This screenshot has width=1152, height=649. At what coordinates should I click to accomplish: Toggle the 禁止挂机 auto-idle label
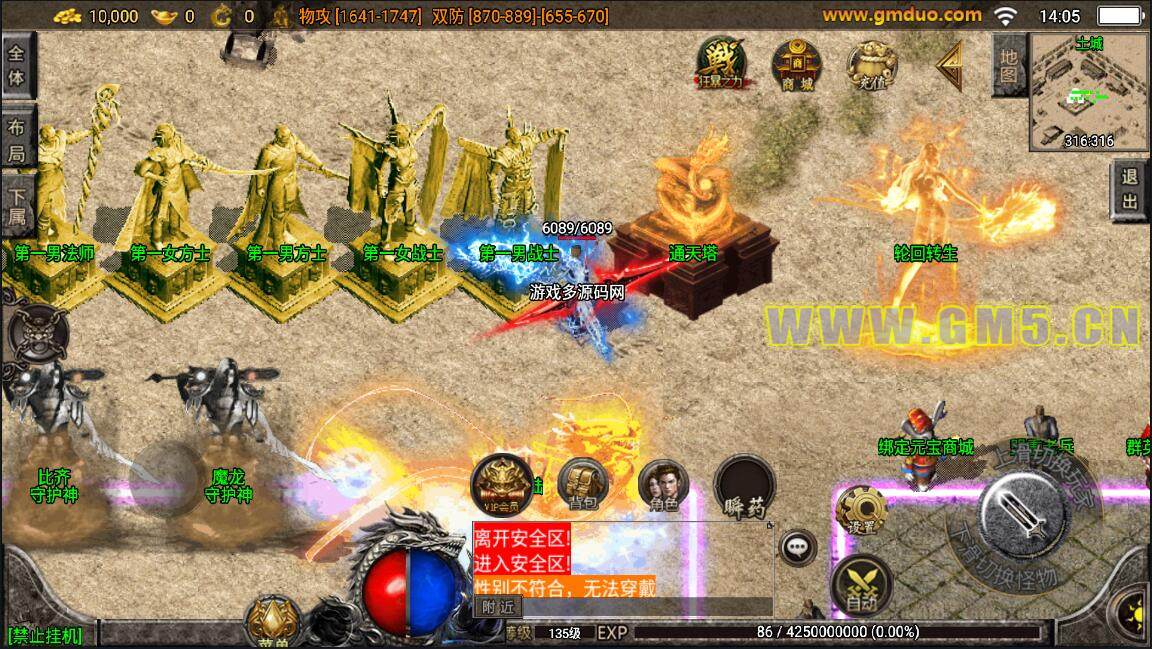[x=45, y=635]
